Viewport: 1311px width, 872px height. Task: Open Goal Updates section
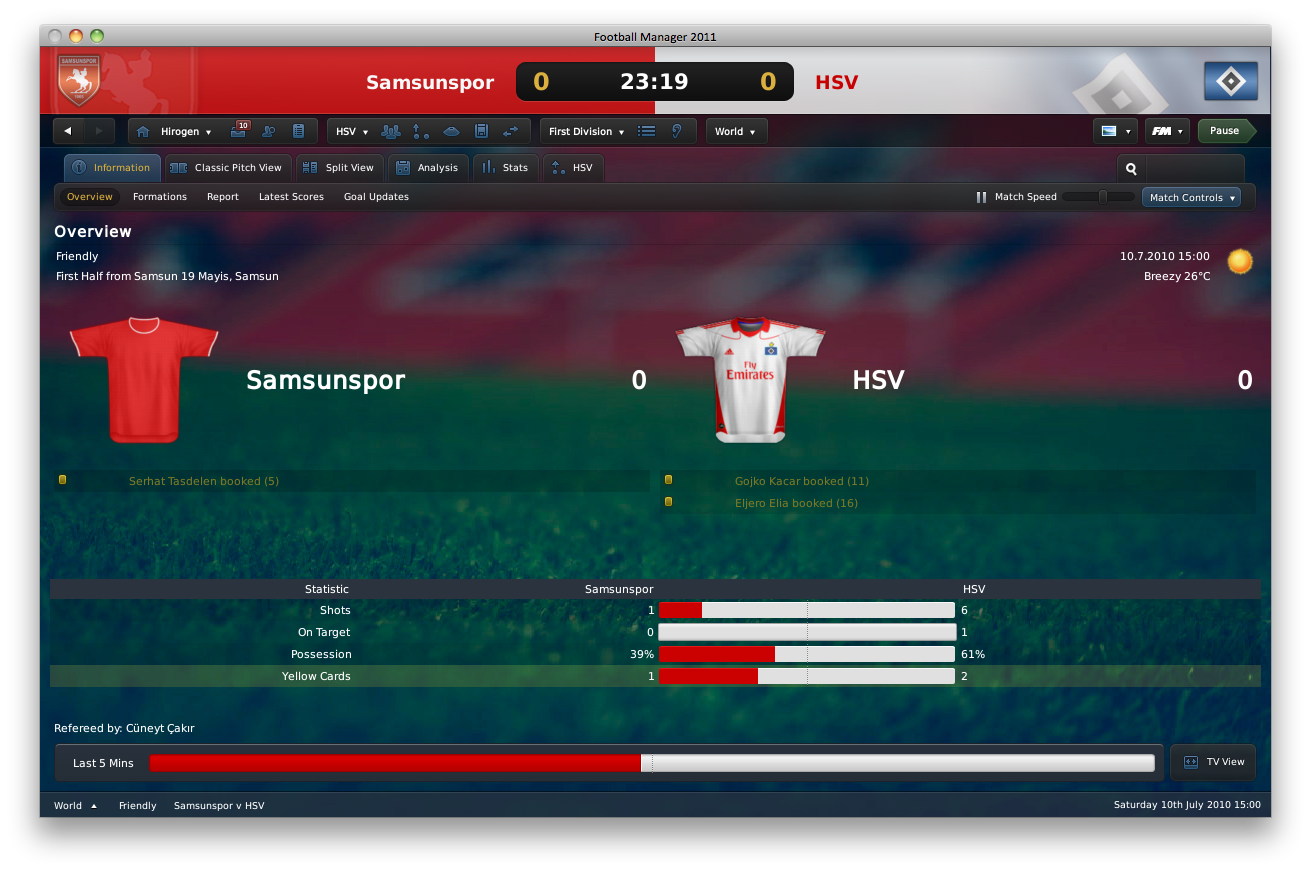(376, 197)
